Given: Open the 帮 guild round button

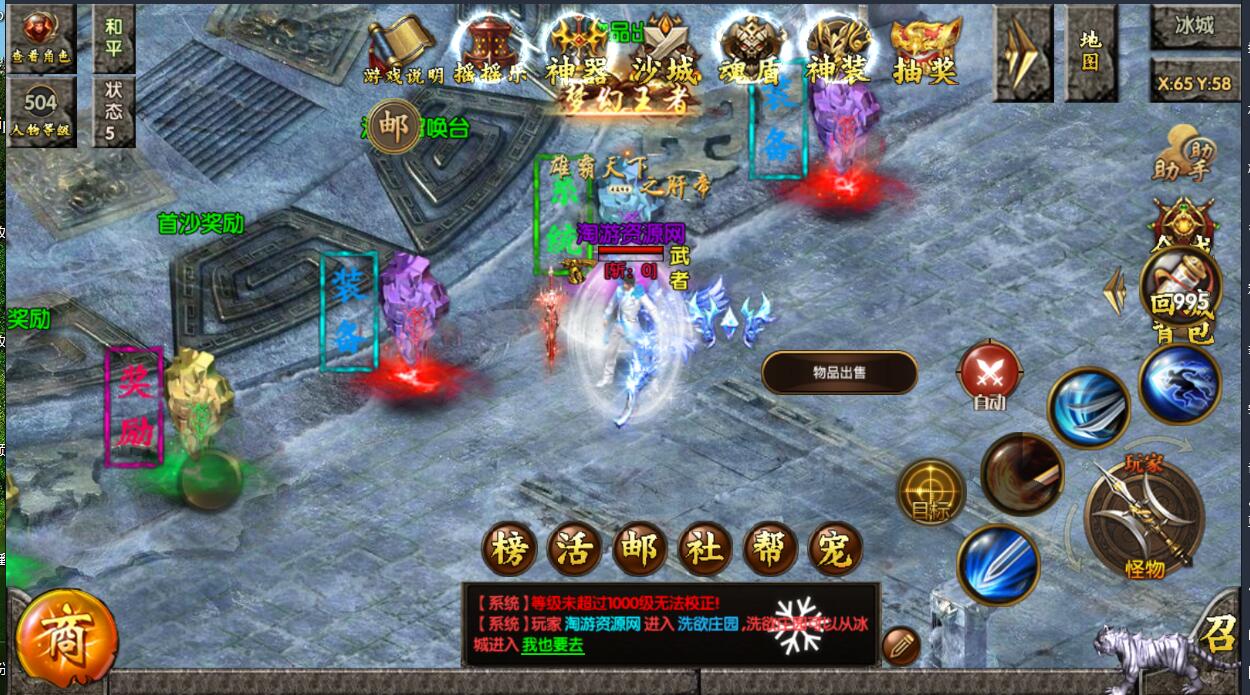Looking at the screenshot, I should click(x=770, y=549).
